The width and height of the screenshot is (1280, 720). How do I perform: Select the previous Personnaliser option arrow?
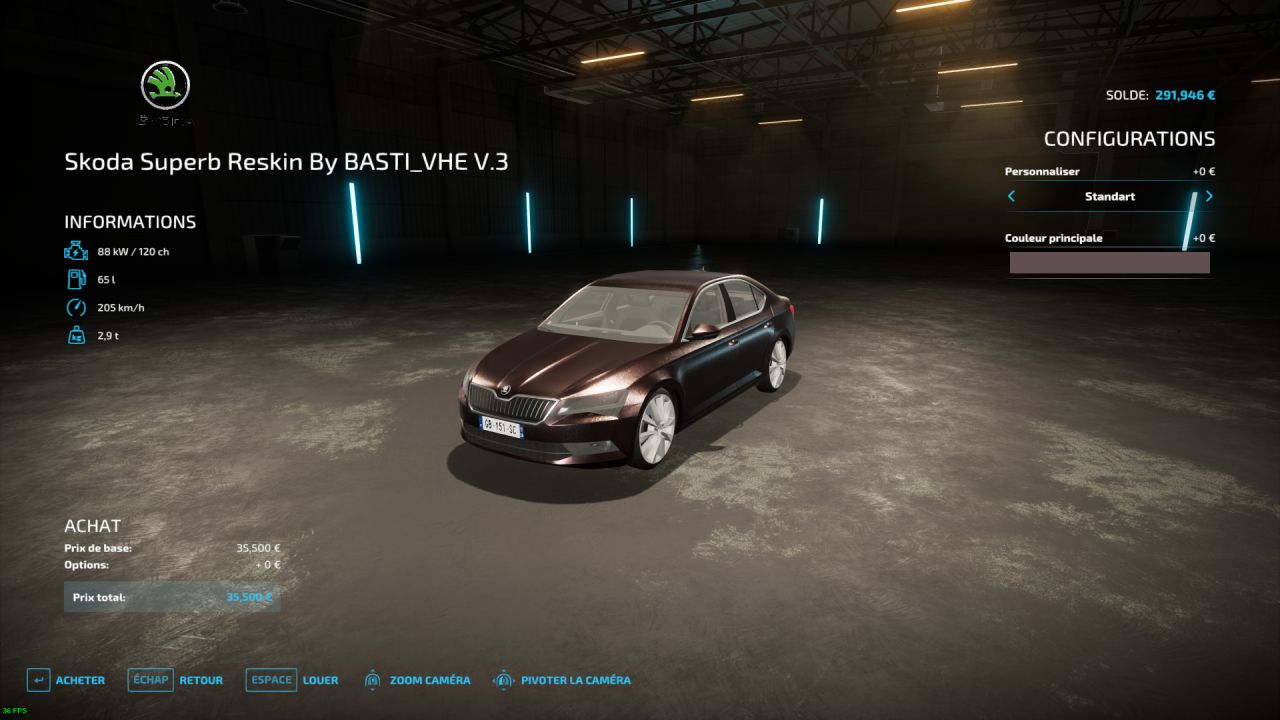(x=1011, y=197)
